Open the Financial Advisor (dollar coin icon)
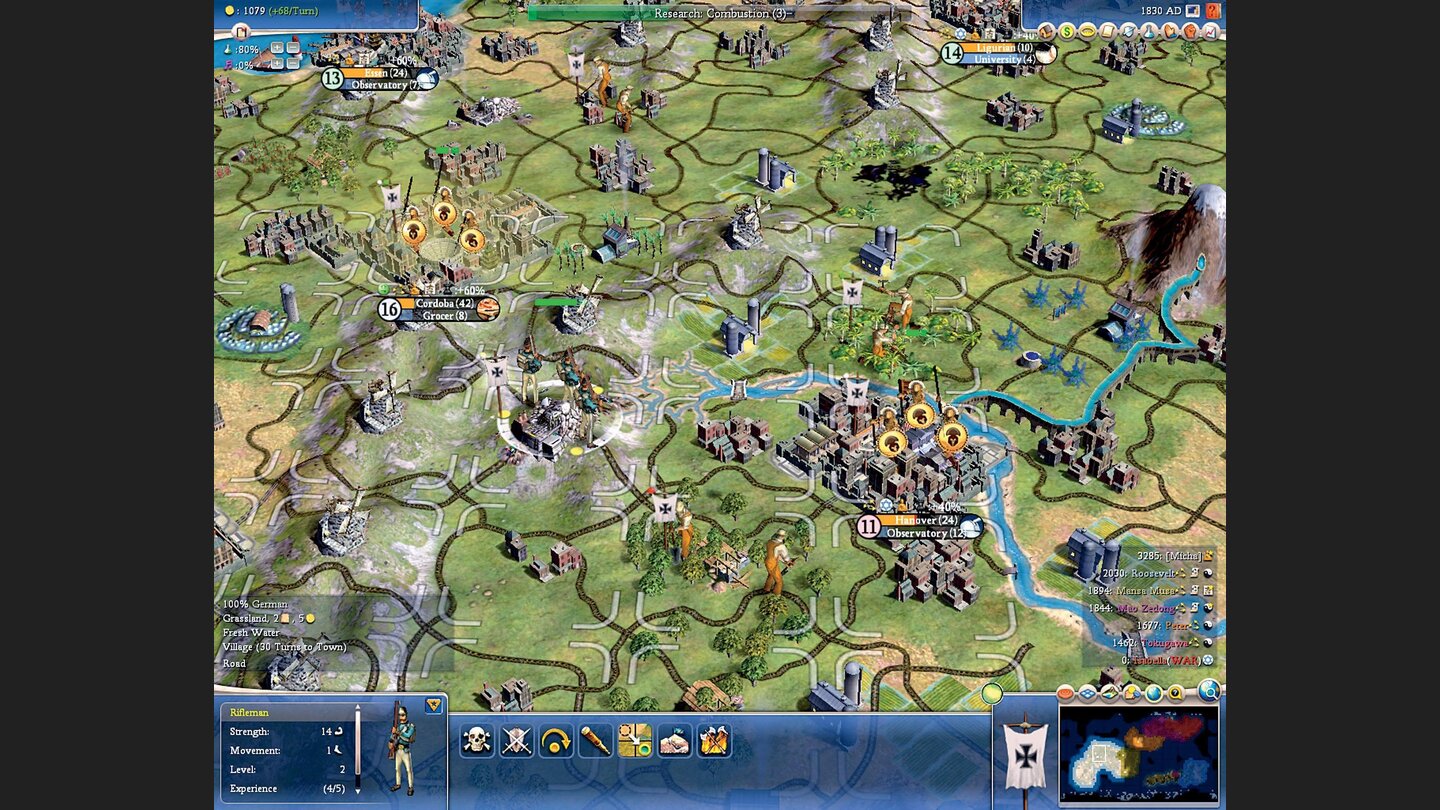This screenshot has height=810, width=1440. click(x=1068, y=32)
